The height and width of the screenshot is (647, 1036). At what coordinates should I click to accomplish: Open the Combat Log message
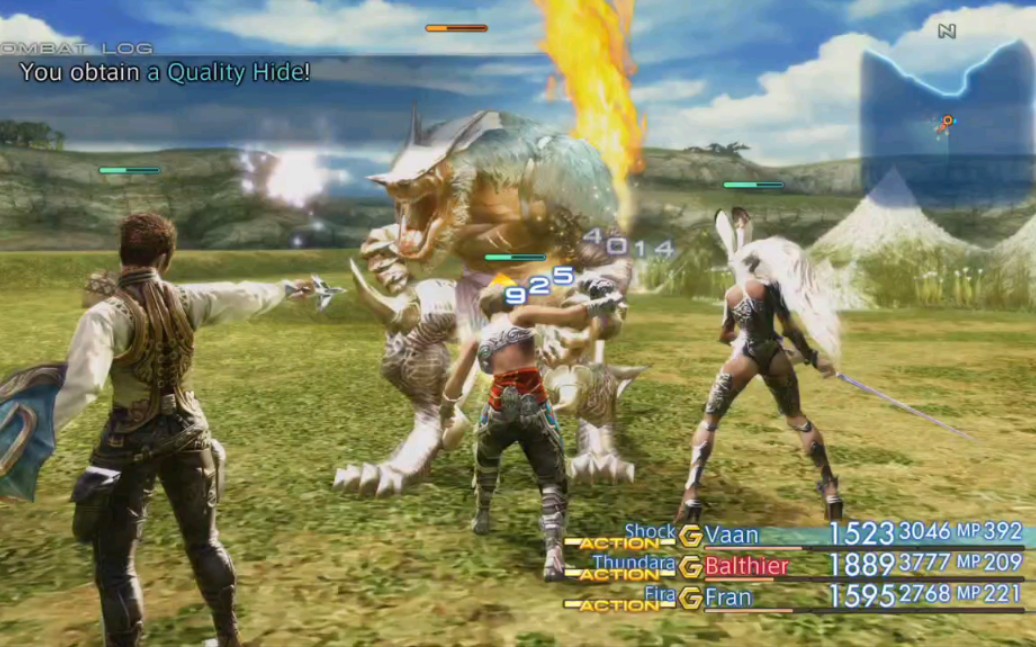(165, 72)
